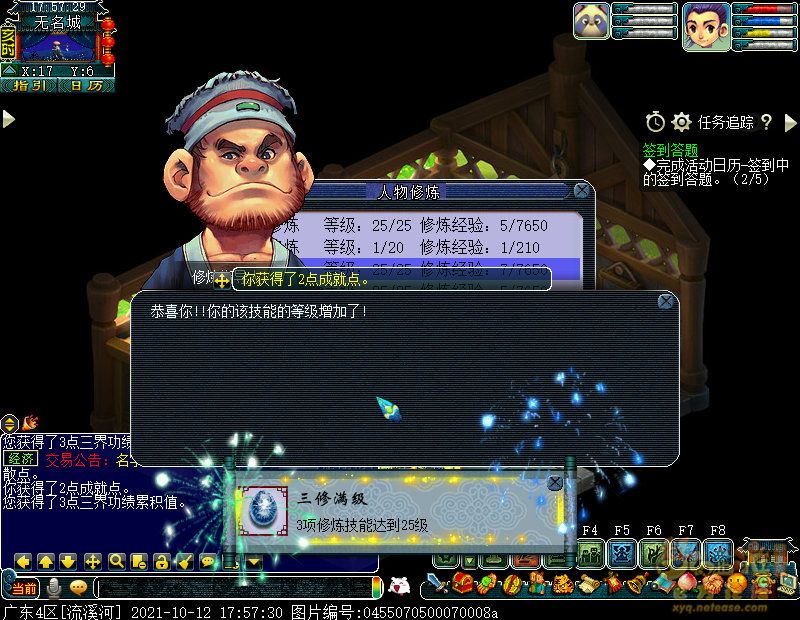Select the 签到答题 quest entry

(670, 150)
